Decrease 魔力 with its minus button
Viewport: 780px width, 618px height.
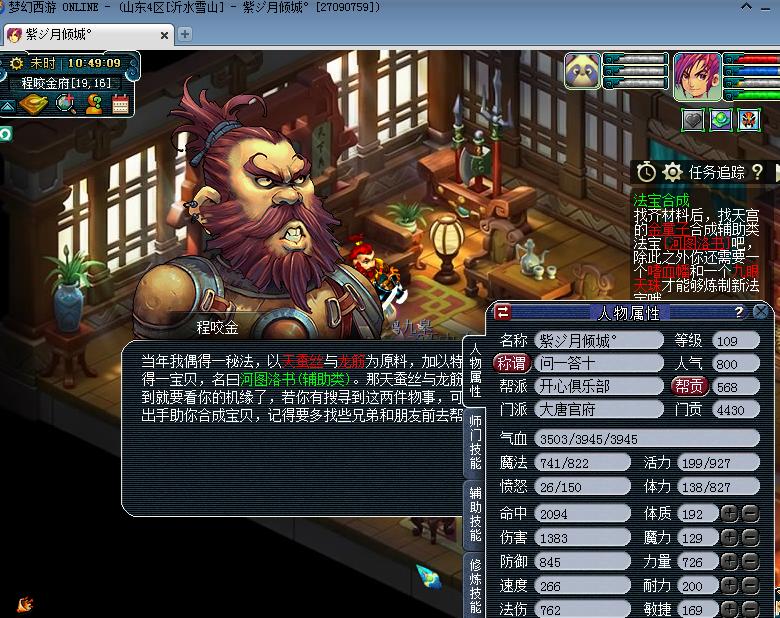[x=750, y=538]
